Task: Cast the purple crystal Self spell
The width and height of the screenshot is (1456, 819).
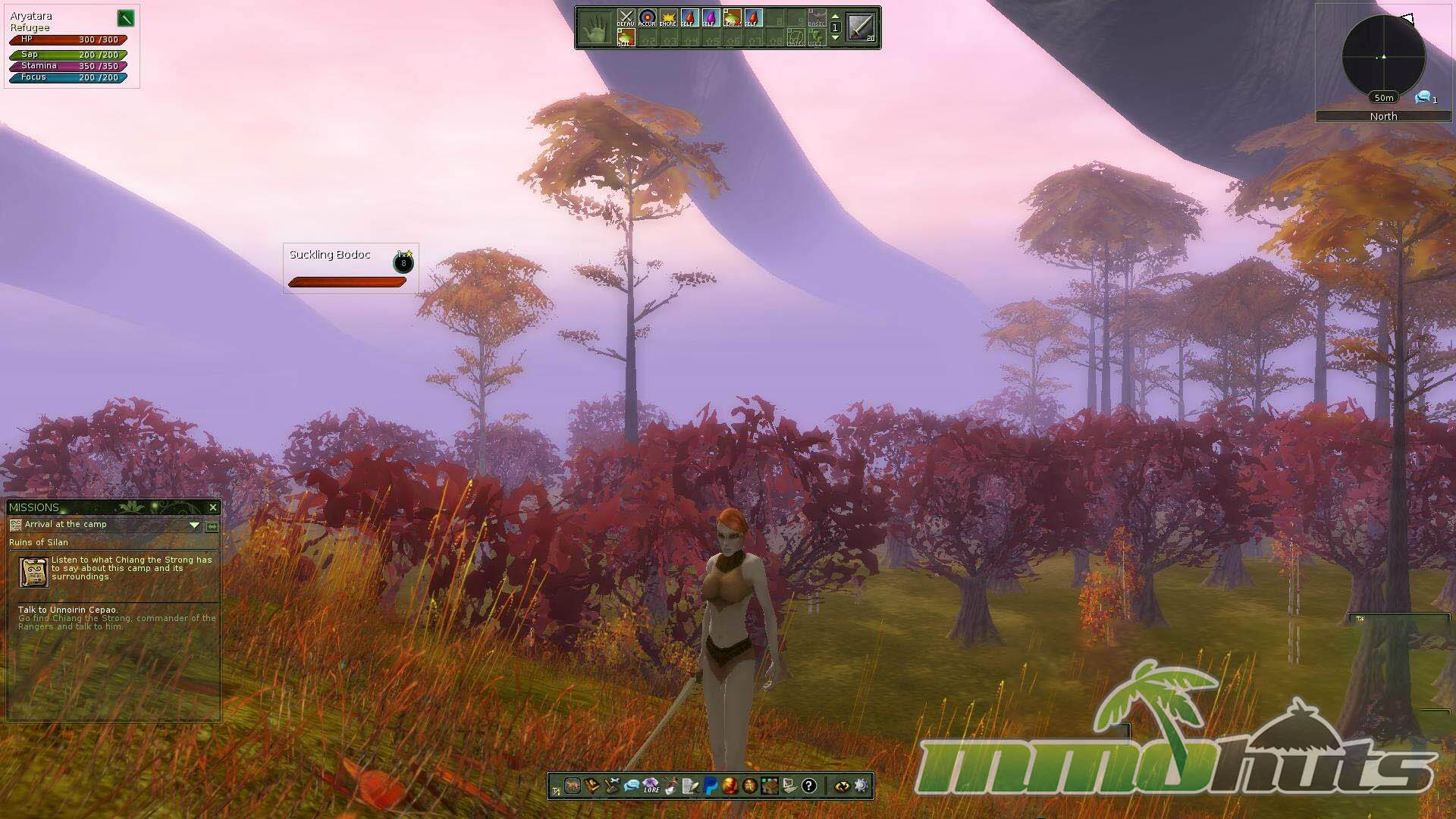Action: (x=711, y=18)
